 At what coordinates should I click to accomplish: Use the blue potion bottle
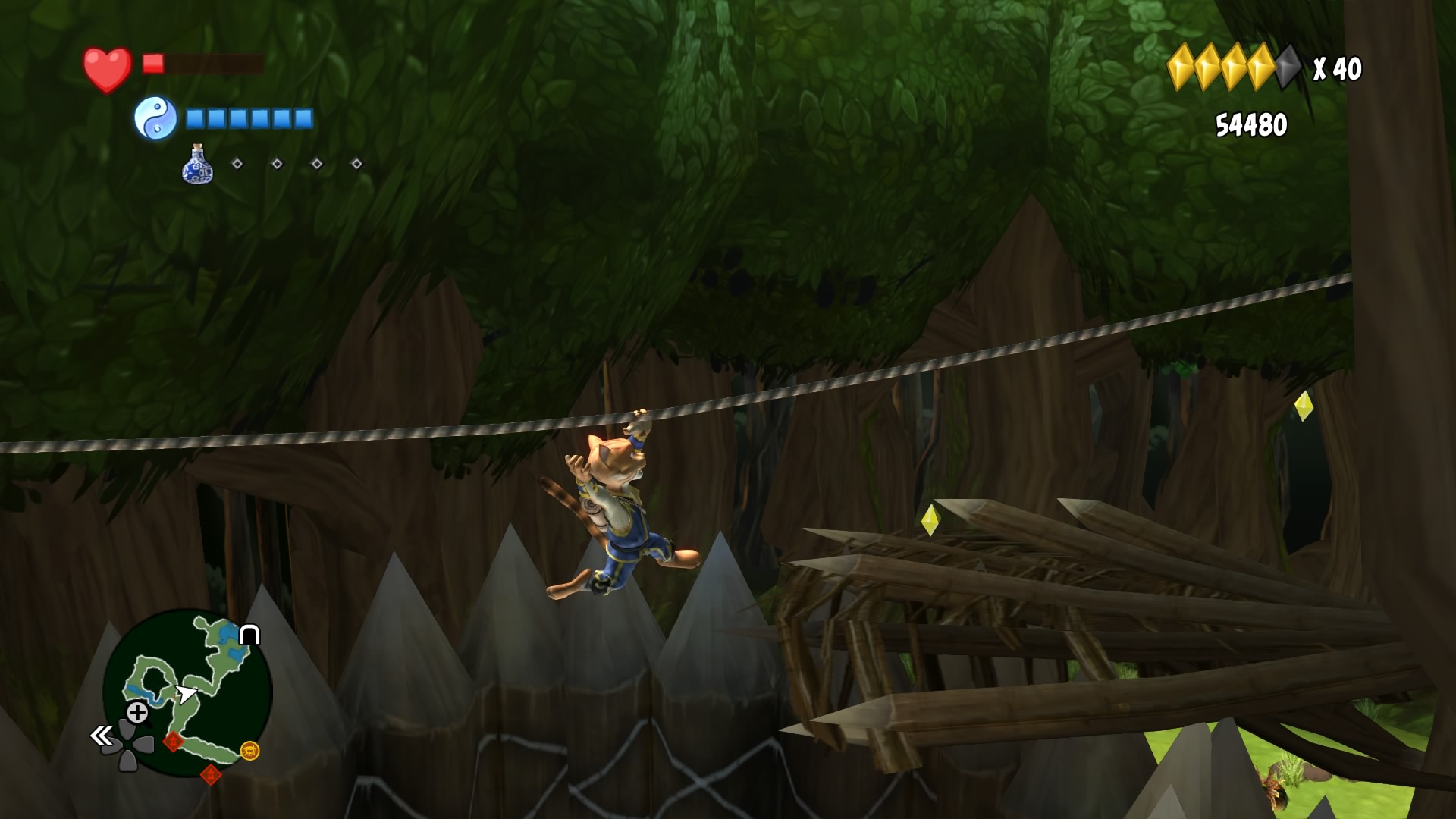pyautogui.click(x=196, y=167)
